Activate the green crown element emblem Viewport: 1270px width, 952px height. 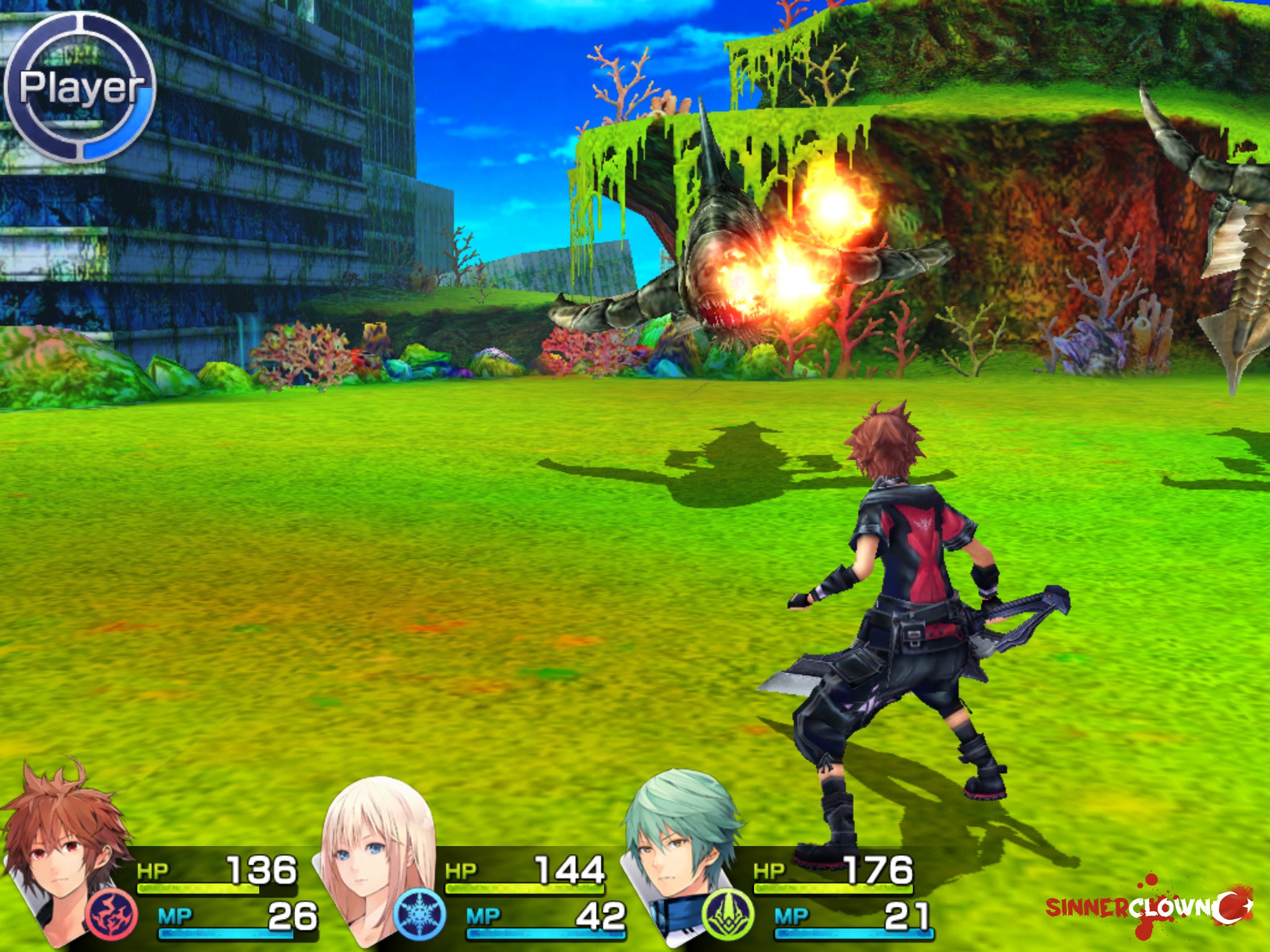coord(728,914)
